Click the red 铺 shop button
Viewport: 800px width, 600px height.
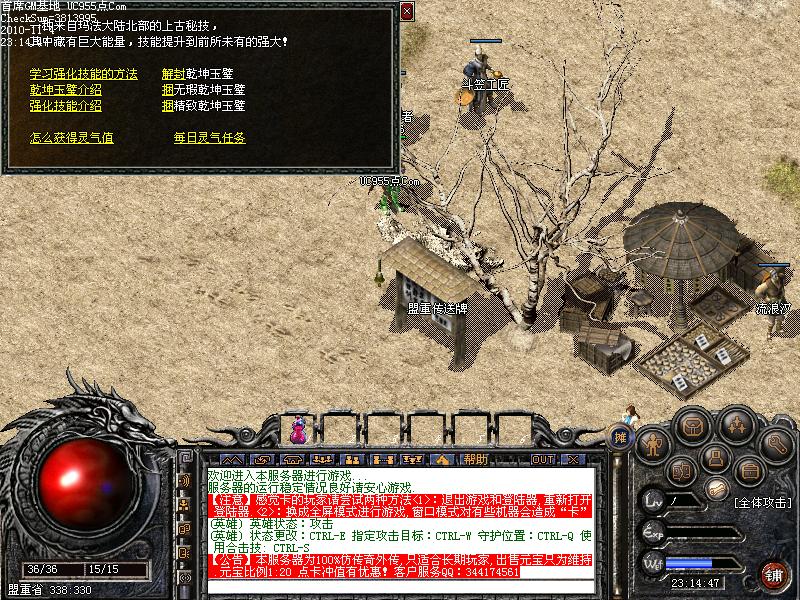point(773,574)
